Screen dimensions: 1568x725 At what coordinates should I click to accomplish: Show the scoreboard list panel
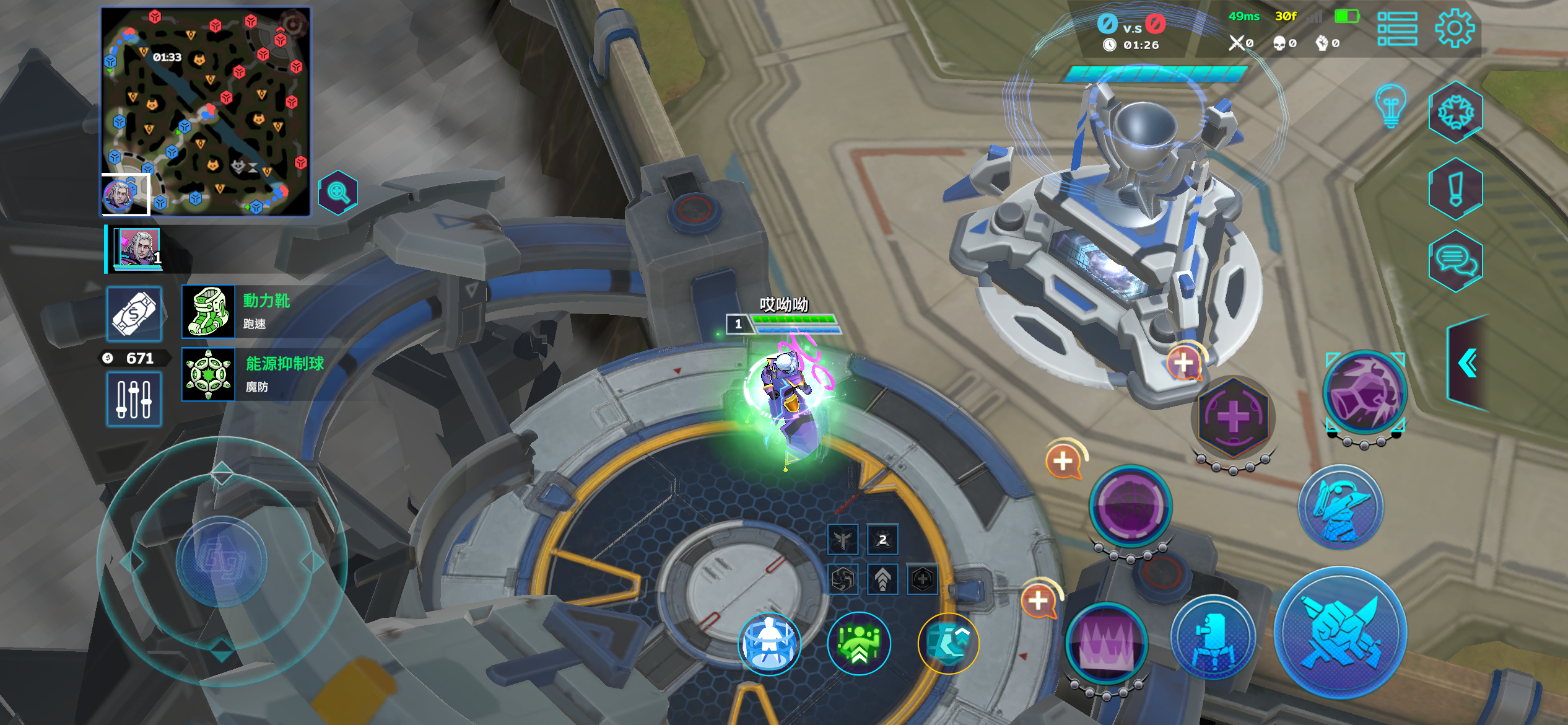[1397, 29]
